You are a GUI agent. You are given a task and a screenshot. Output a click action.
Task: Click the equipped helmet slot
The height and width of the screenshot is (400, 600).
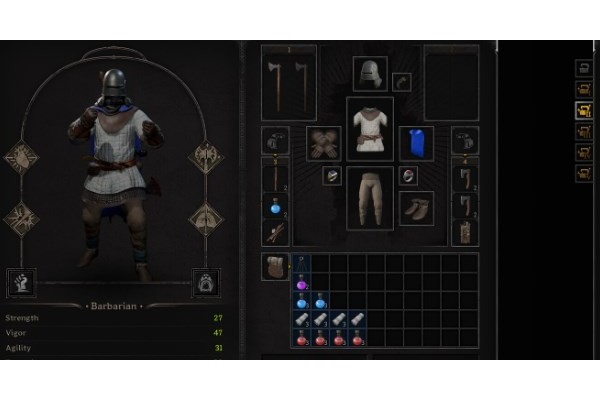point(369,74)
